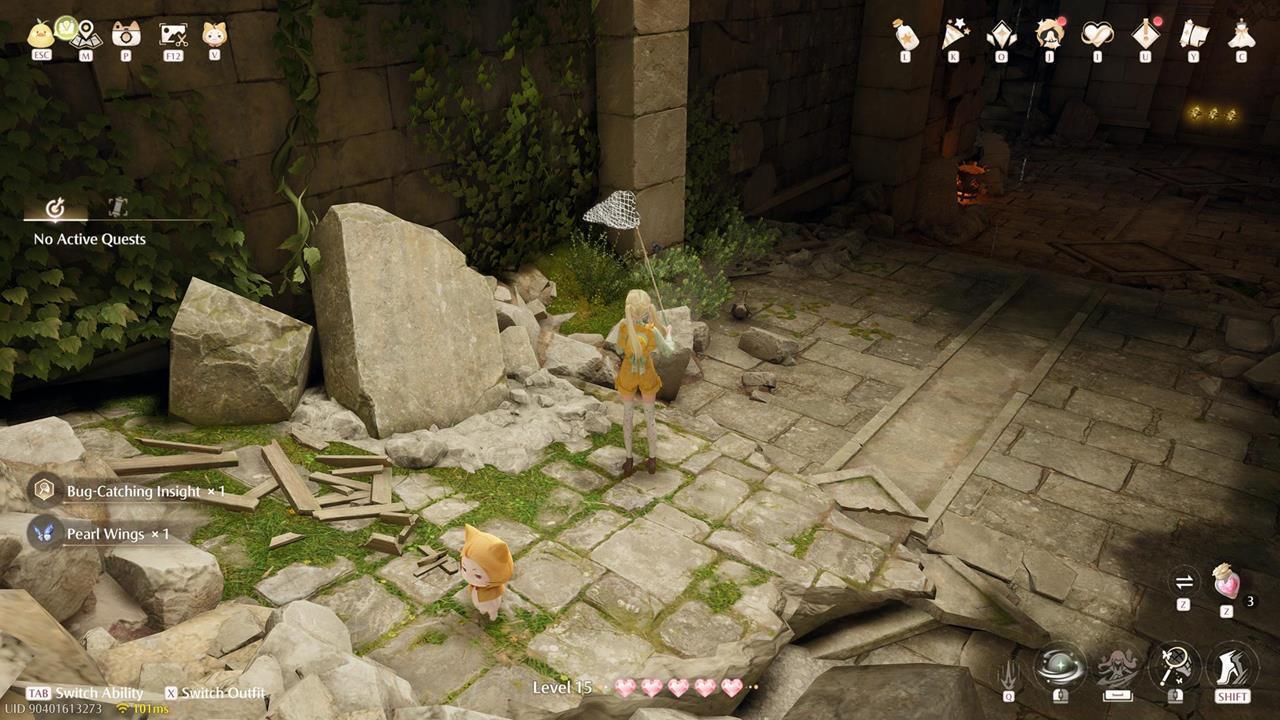Image resolution: width=1280 pixels, height=720 pixels.
Task: Open the quest journal paper icon labeled Y
Action: click(1193, 35)
